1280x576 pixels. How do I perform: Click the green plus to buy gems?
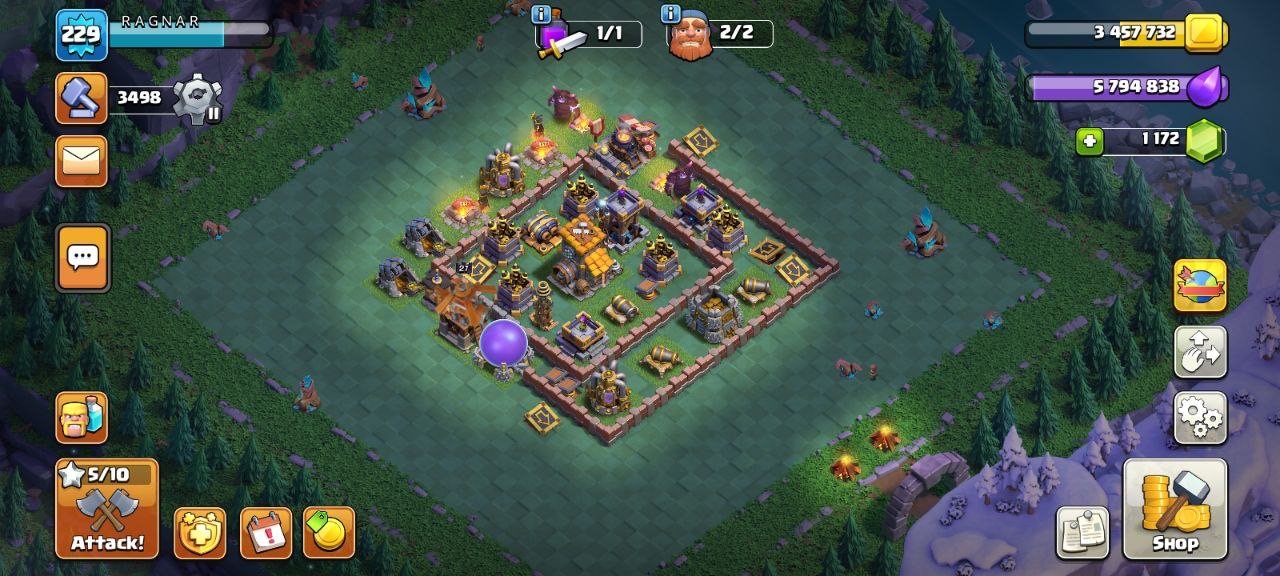(x=1089, y=141)
